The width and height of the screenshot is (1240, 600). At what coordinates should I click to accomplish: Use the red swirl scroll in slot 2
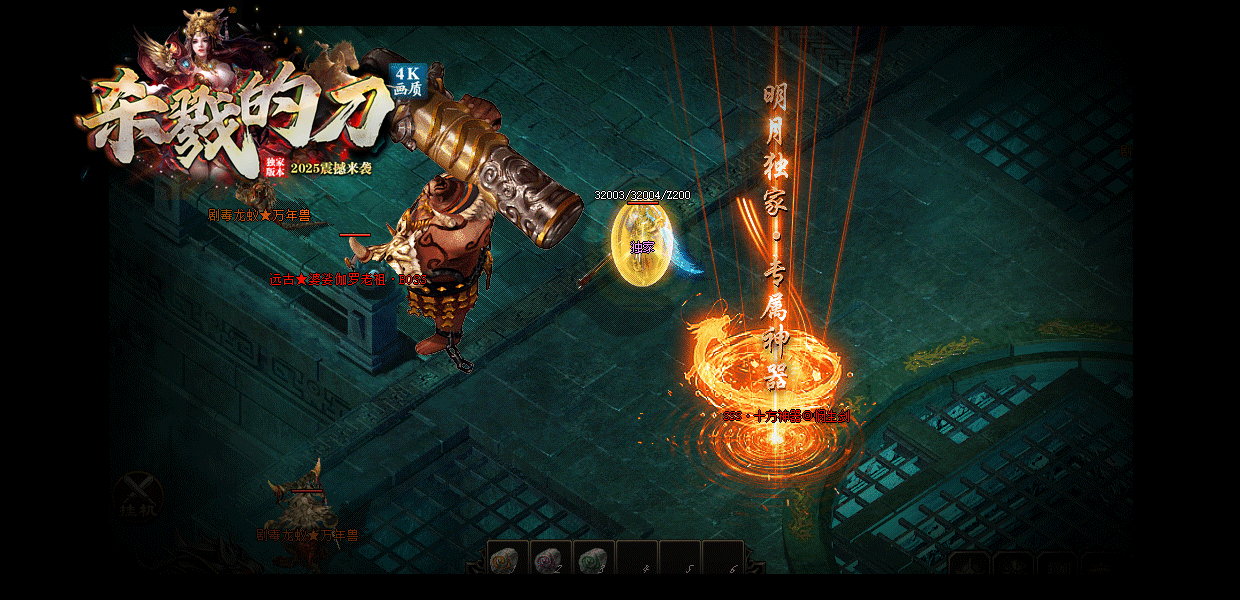[x=550, y=560]
